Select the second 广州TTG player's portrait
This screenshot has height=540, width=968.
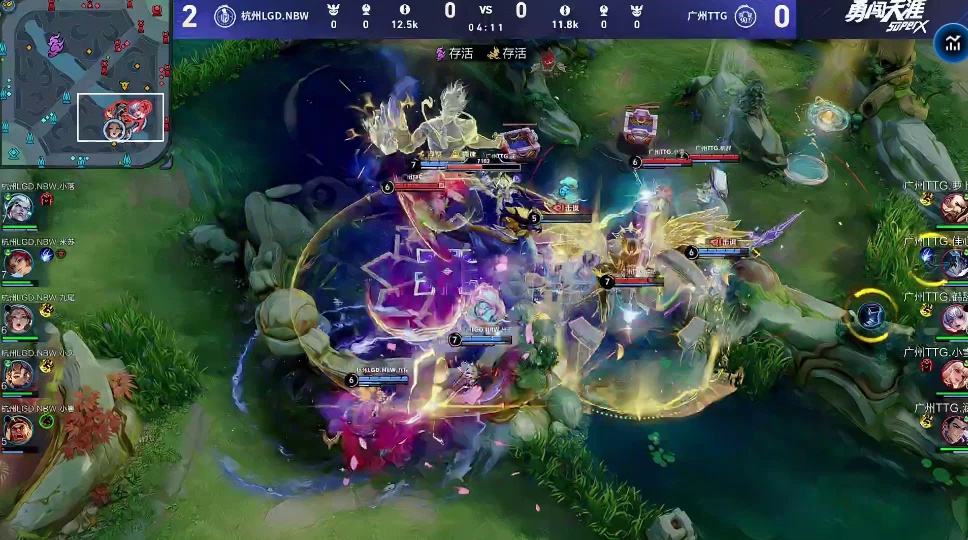coord(953,263)
